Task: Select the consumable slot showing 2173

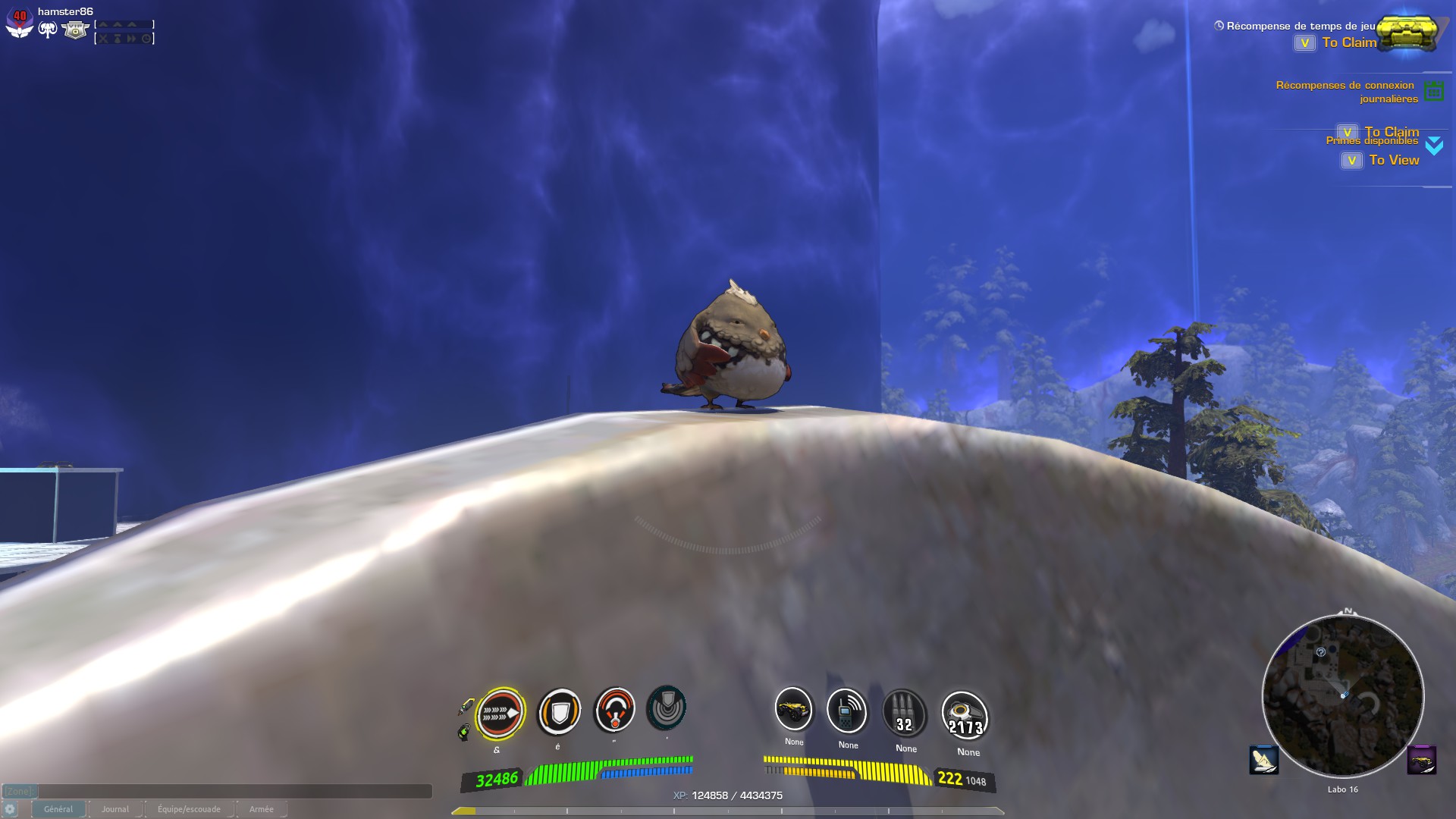Action: 965,714
